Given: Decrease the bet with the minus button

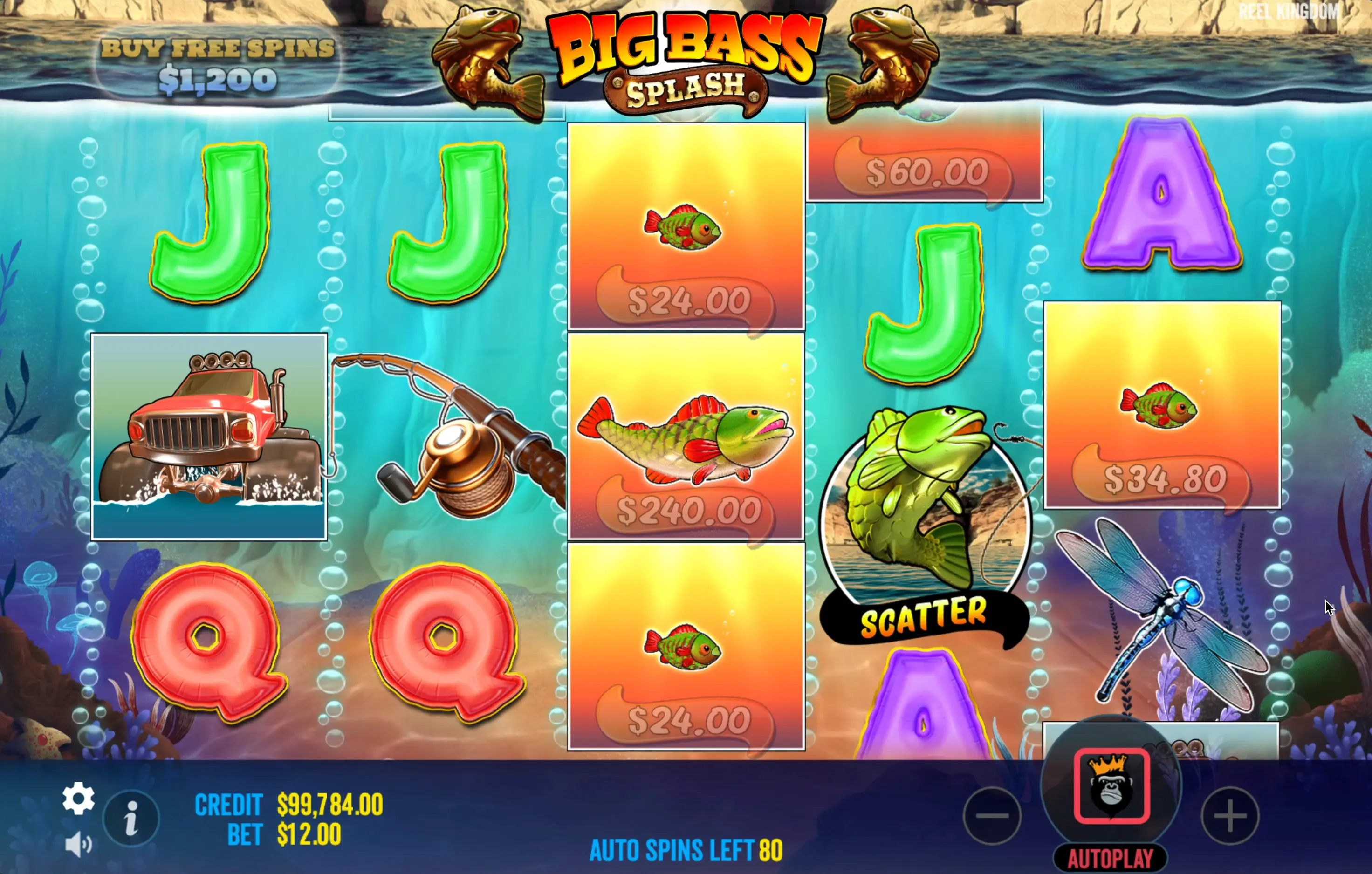Looking at the screenshot, I should (992, 815).
